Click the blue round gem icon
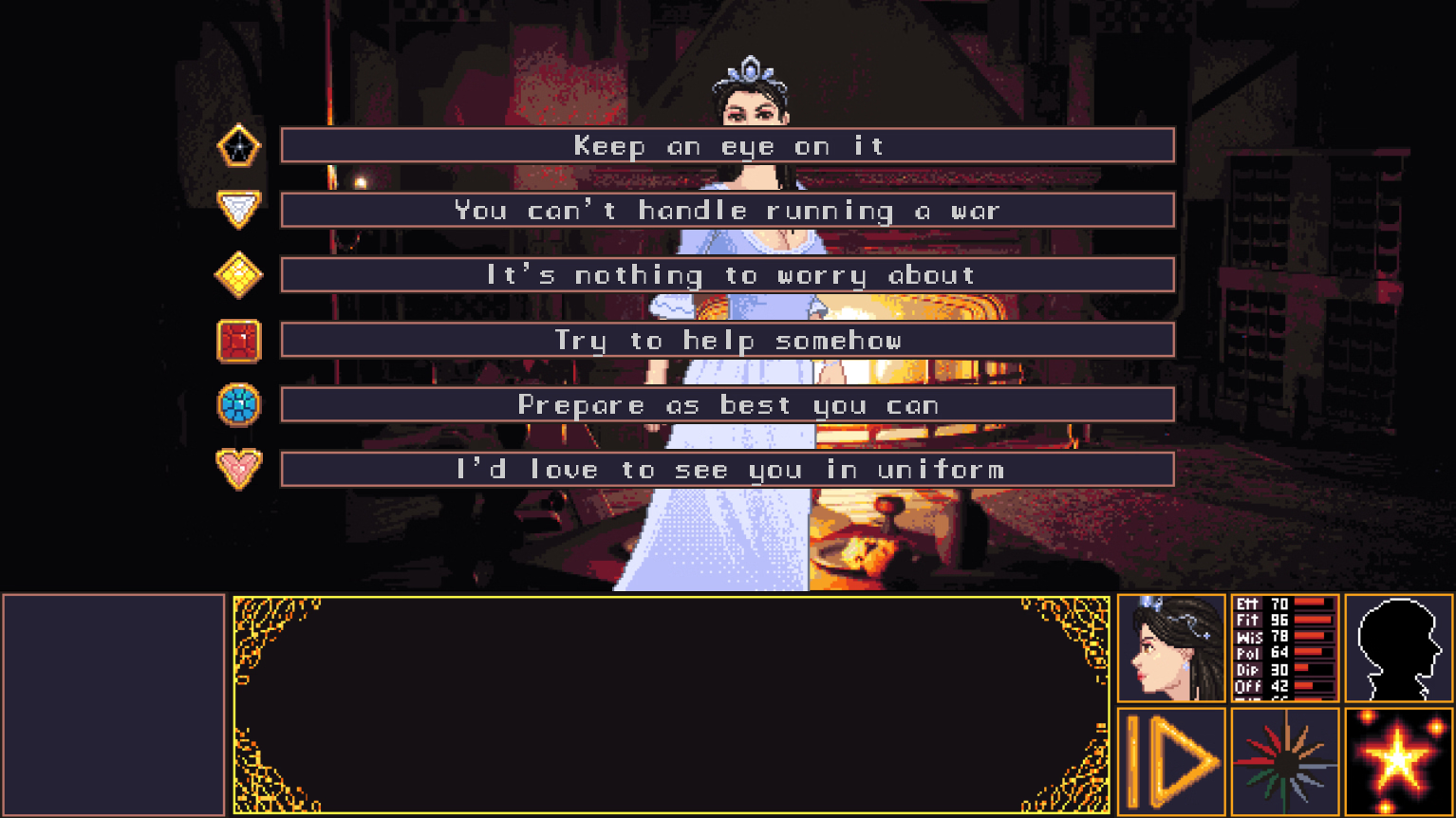The image size is (1456, 818). (238, 405)
